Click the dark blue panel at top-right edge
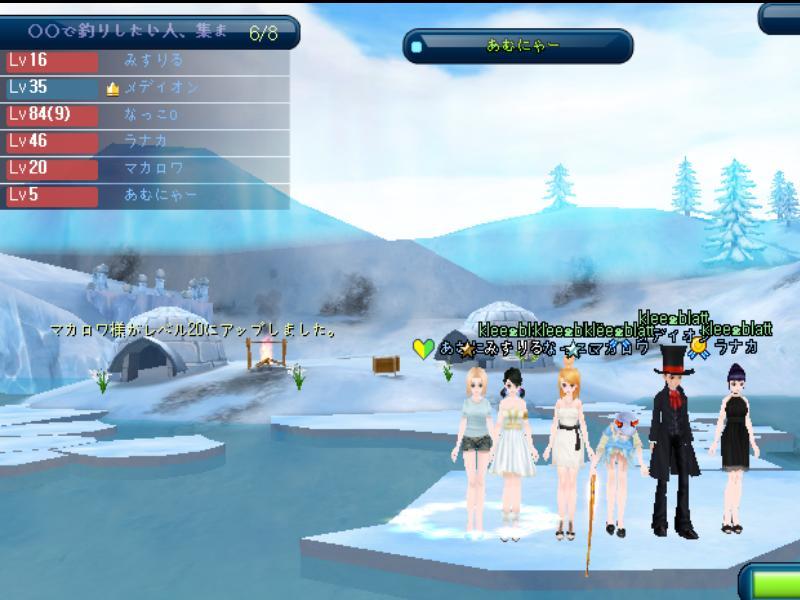800x600 pixels. [781, 18]
